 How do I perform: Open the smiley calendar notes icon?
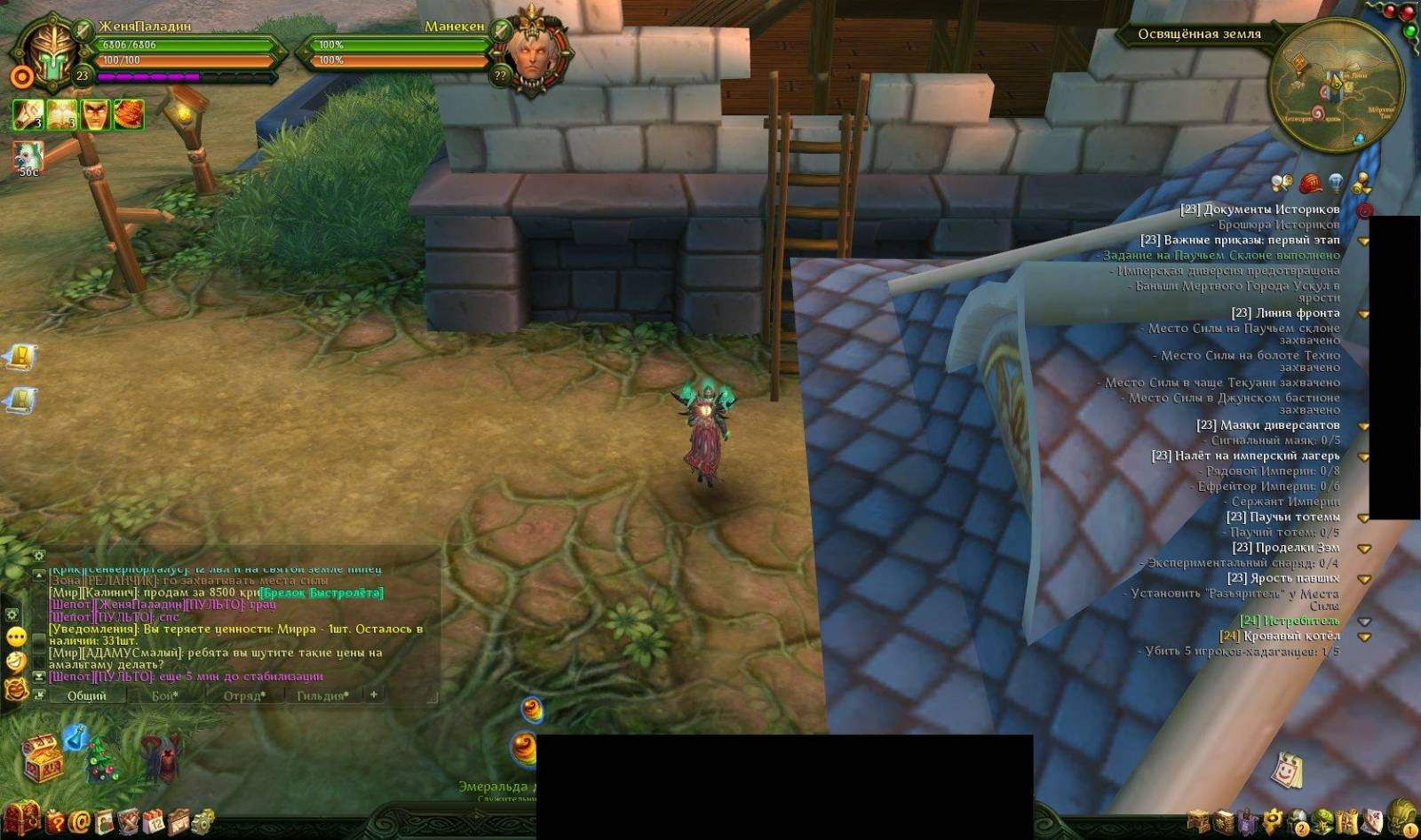(1284, 770)
